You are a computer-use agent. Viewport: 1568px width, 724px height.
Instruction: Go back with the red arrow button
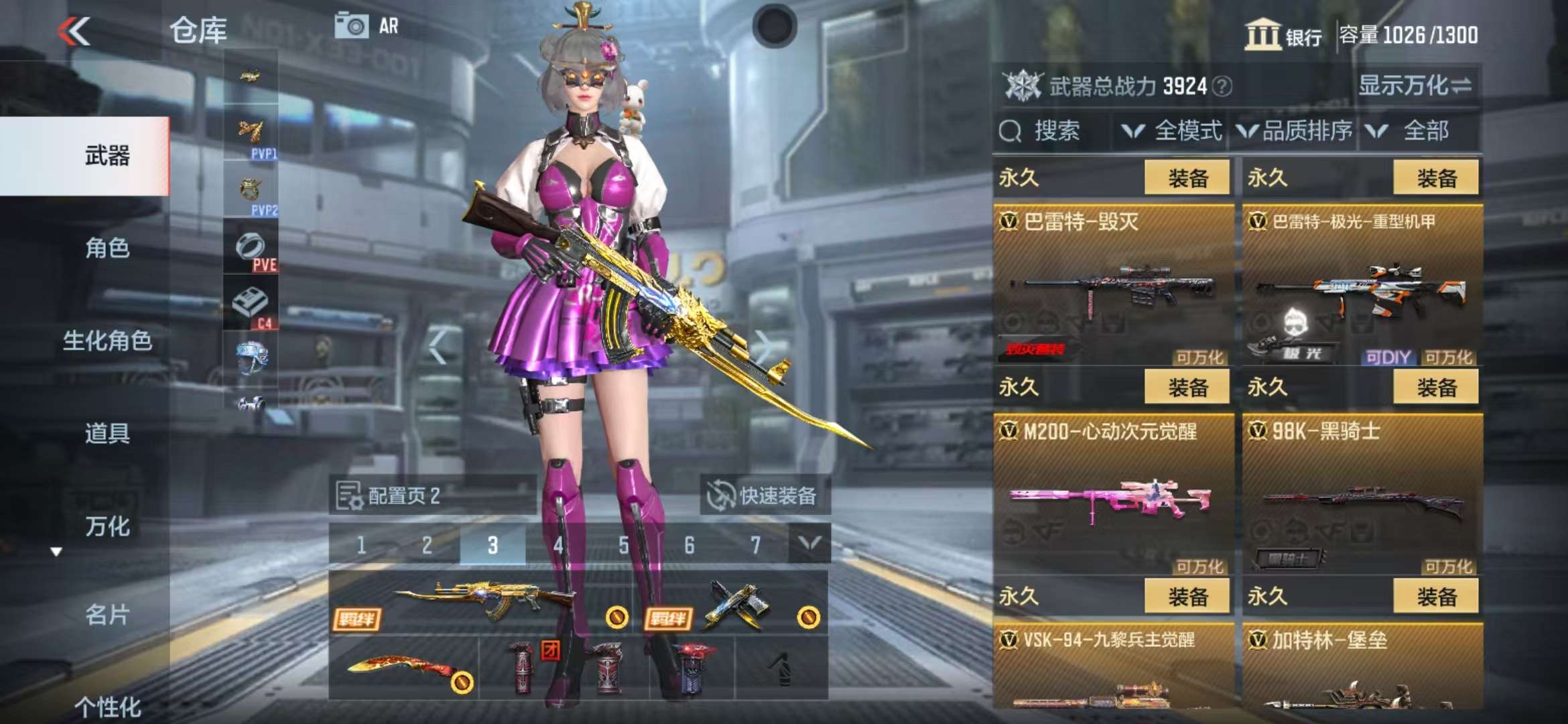pos(74,32)
